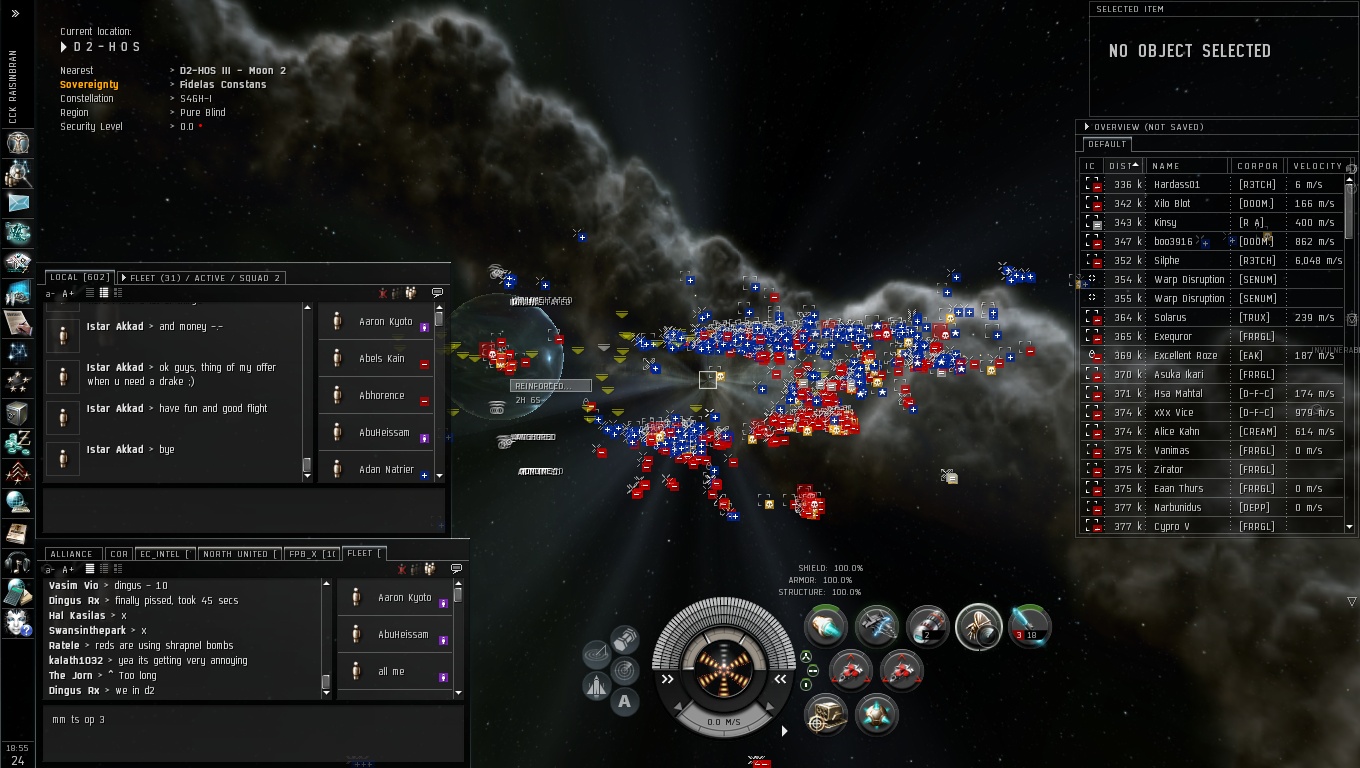Toggle the autopilot A button
Viewport: 1360px width, 768px height.
tap(624, 701)
